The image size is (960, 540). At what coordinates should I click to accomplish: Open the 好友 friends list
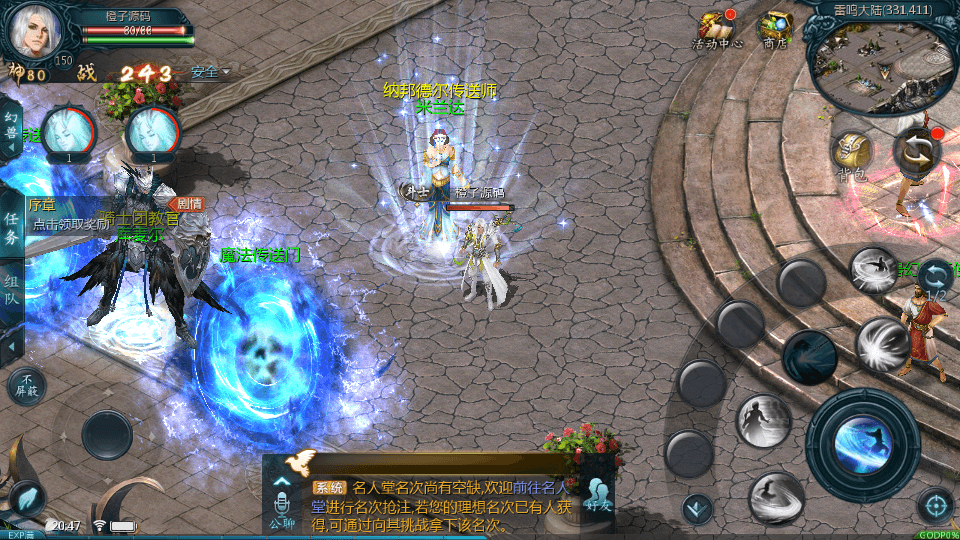(598, 496)
